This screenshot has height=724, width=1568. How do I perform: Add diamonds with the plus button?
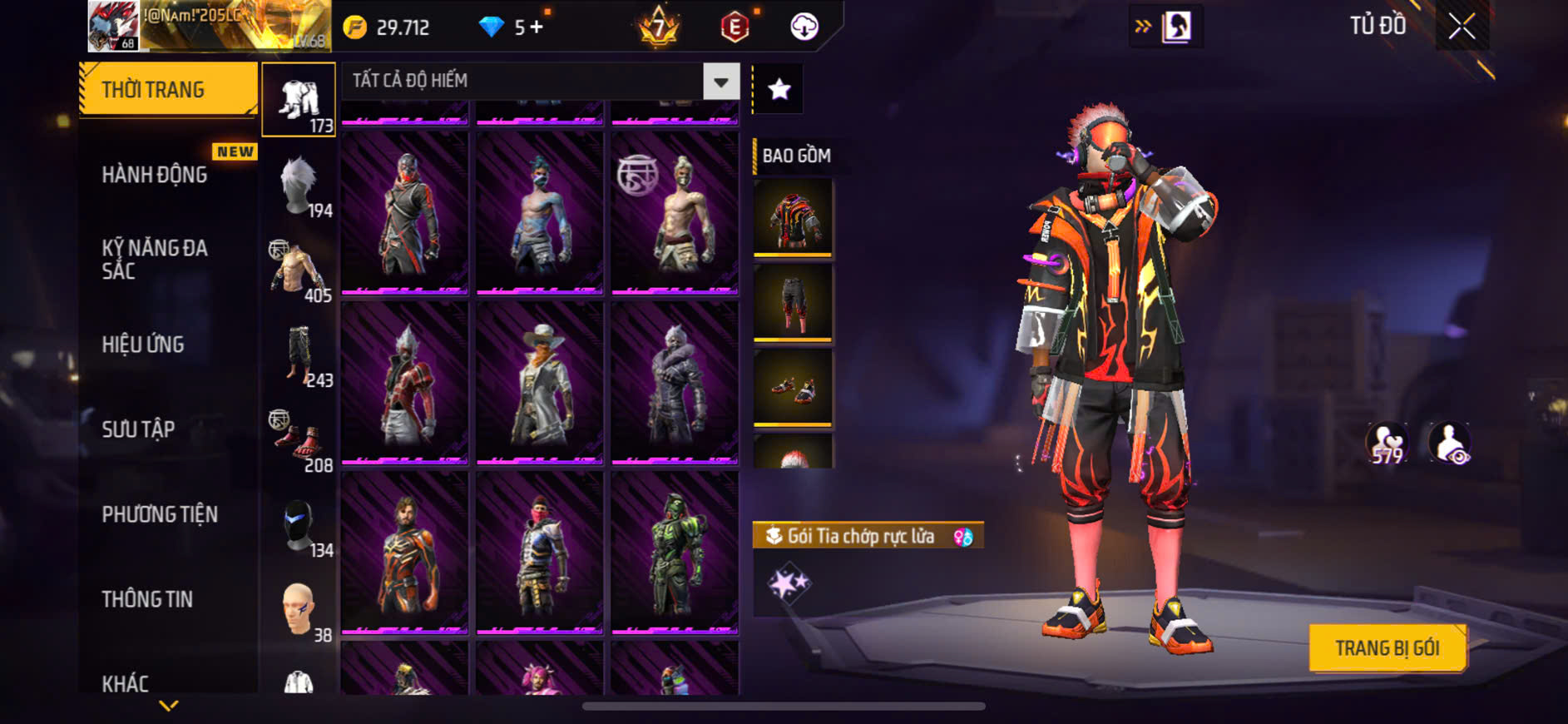[537, 27]
